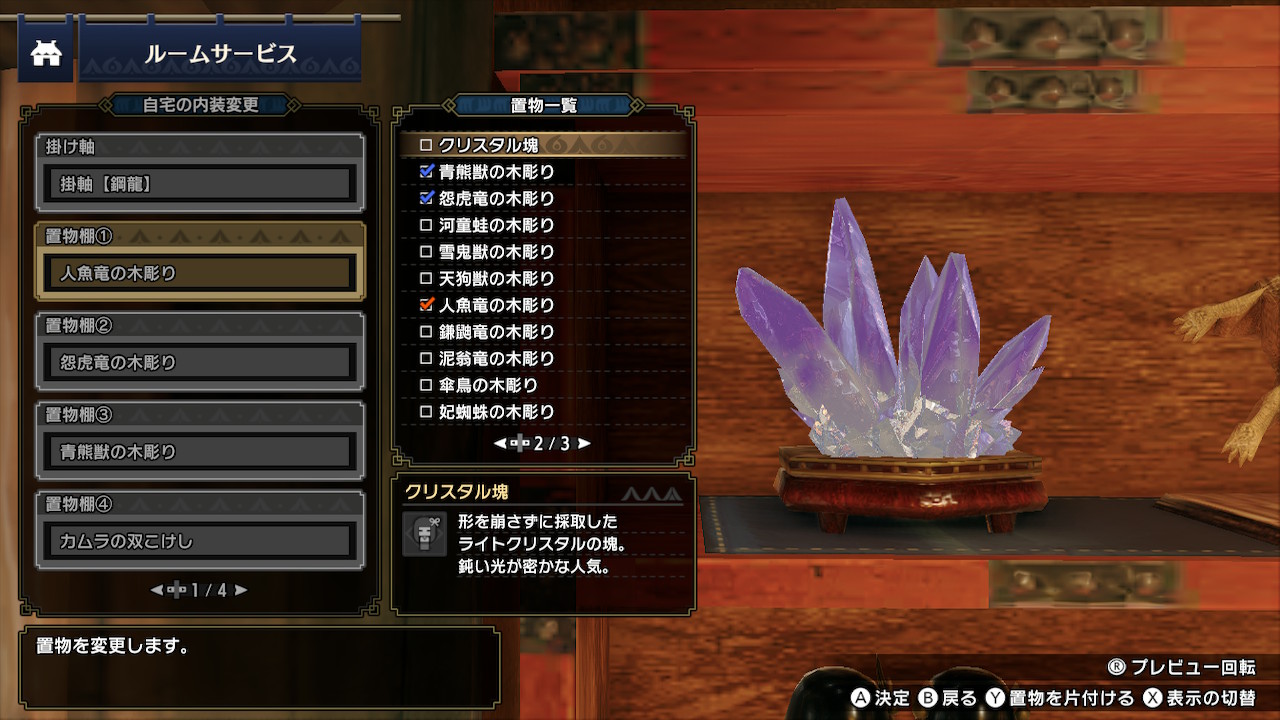The image size is (1280, 720).
Task: Toggle the クリスタル塊 checkbox
Action: pyautogui.click(x=427, y=145)
